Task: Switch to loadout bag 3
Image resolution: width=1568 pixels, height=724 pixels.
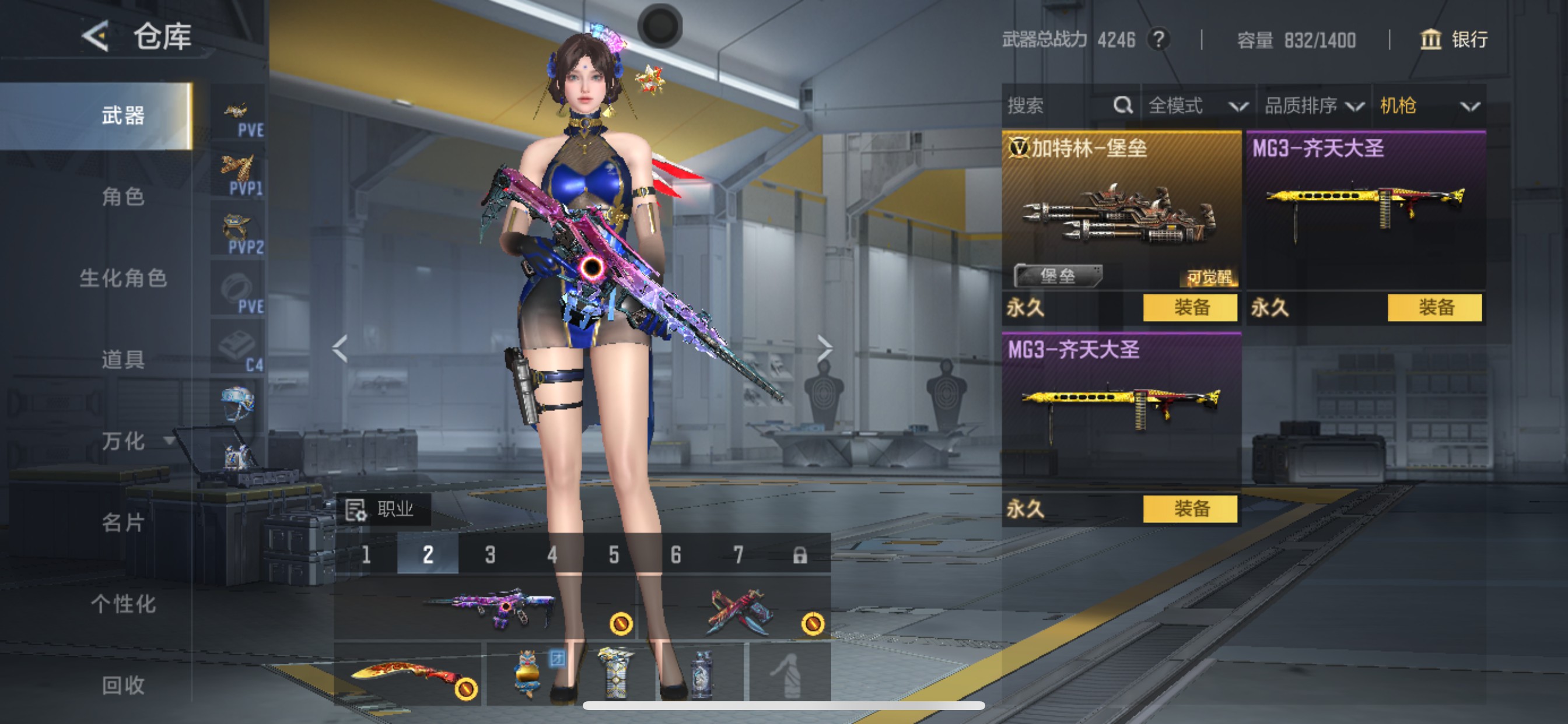Action: pyautogui.click(x=490, y=554)
